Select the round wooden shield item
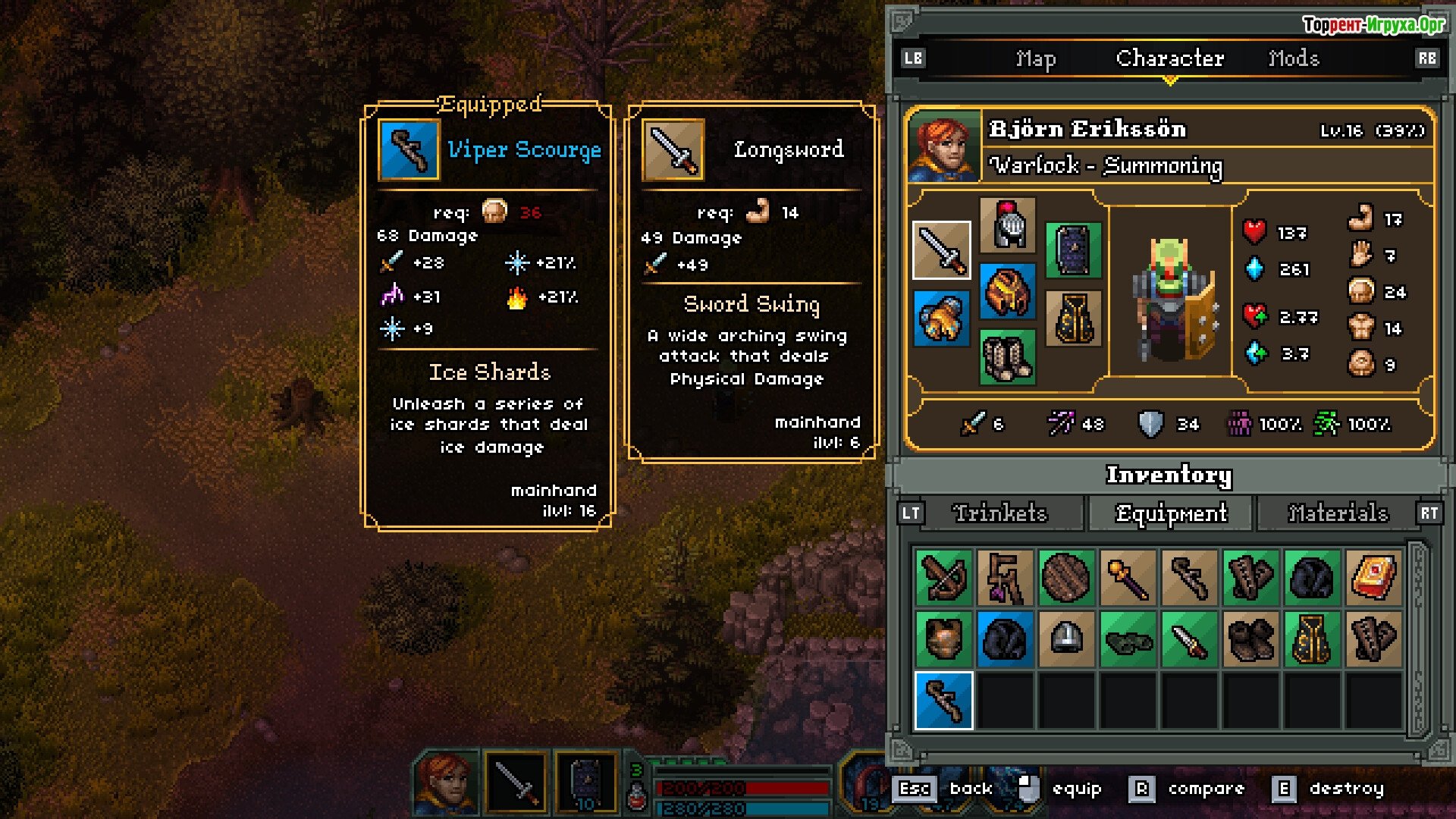This screenshot has width=1456, height=819. (x=1066, y=578)
